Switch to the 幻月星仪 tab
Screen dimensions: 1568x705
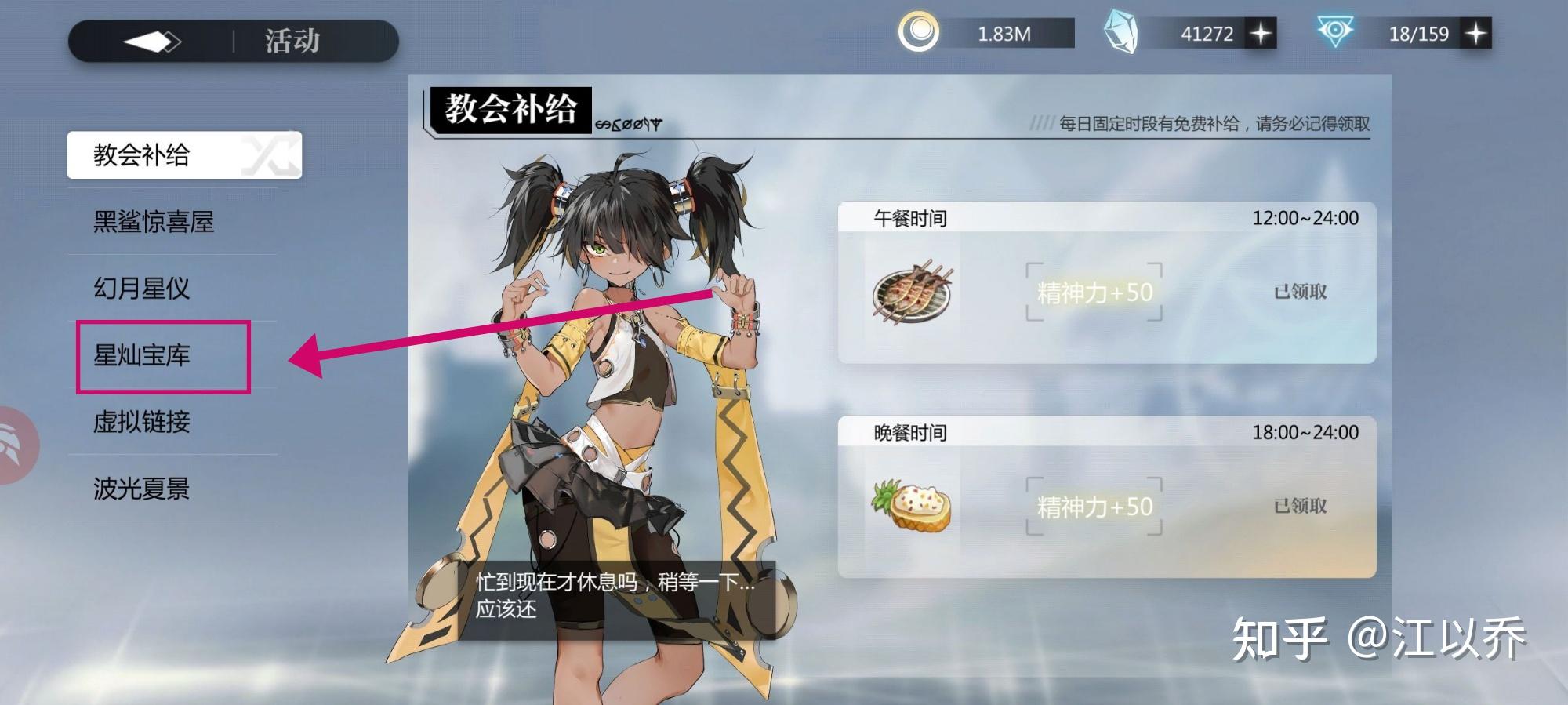click(x=142, y=289)
